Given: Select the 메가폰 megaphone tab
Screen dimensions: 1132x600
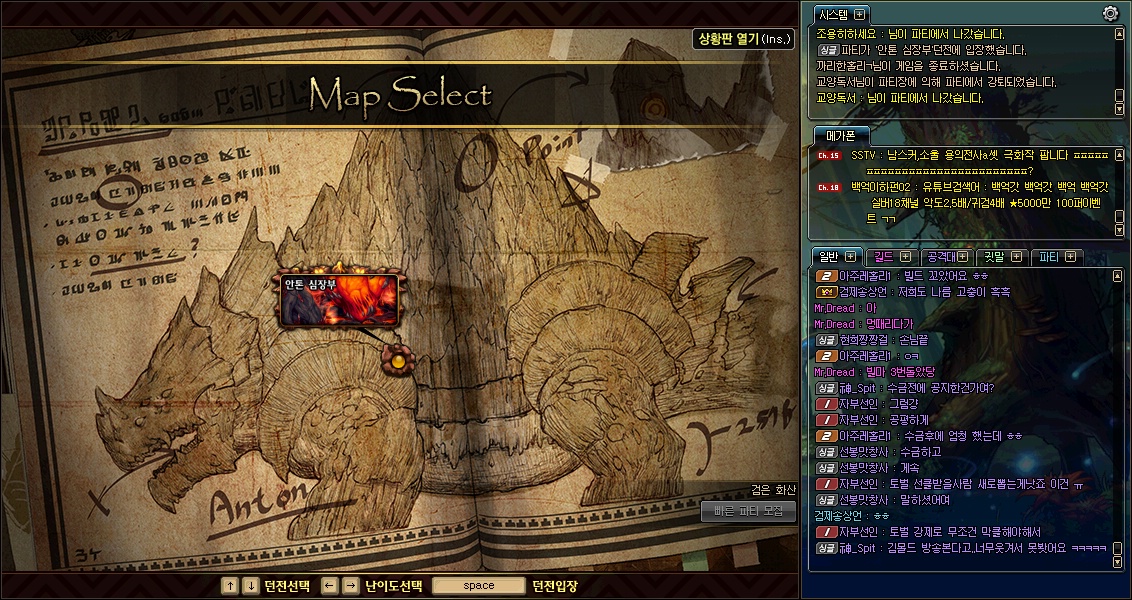Looking at the screenshot, I should [836, 135].
